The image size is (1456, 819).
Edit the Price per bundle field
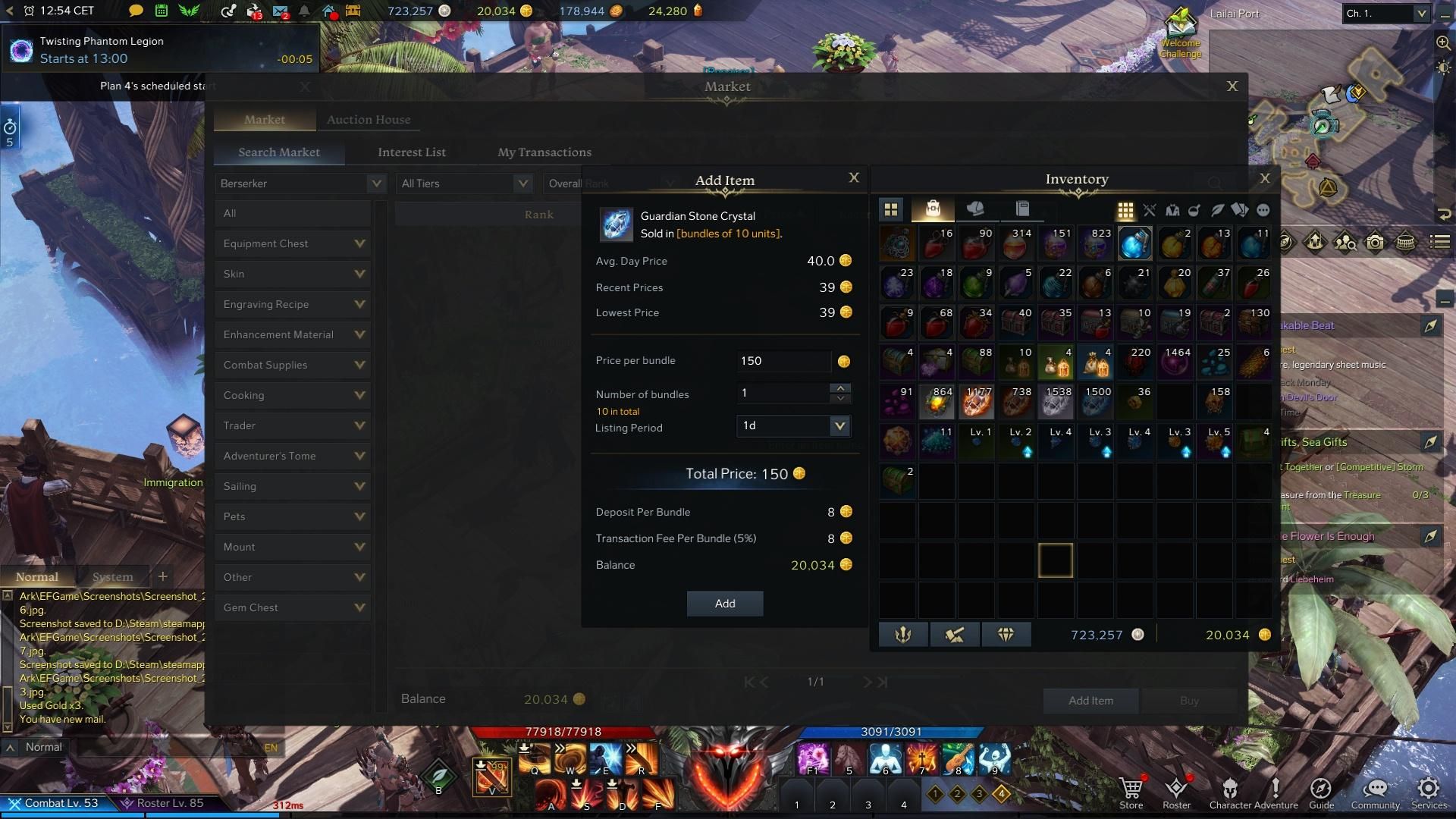coord(783,361)
